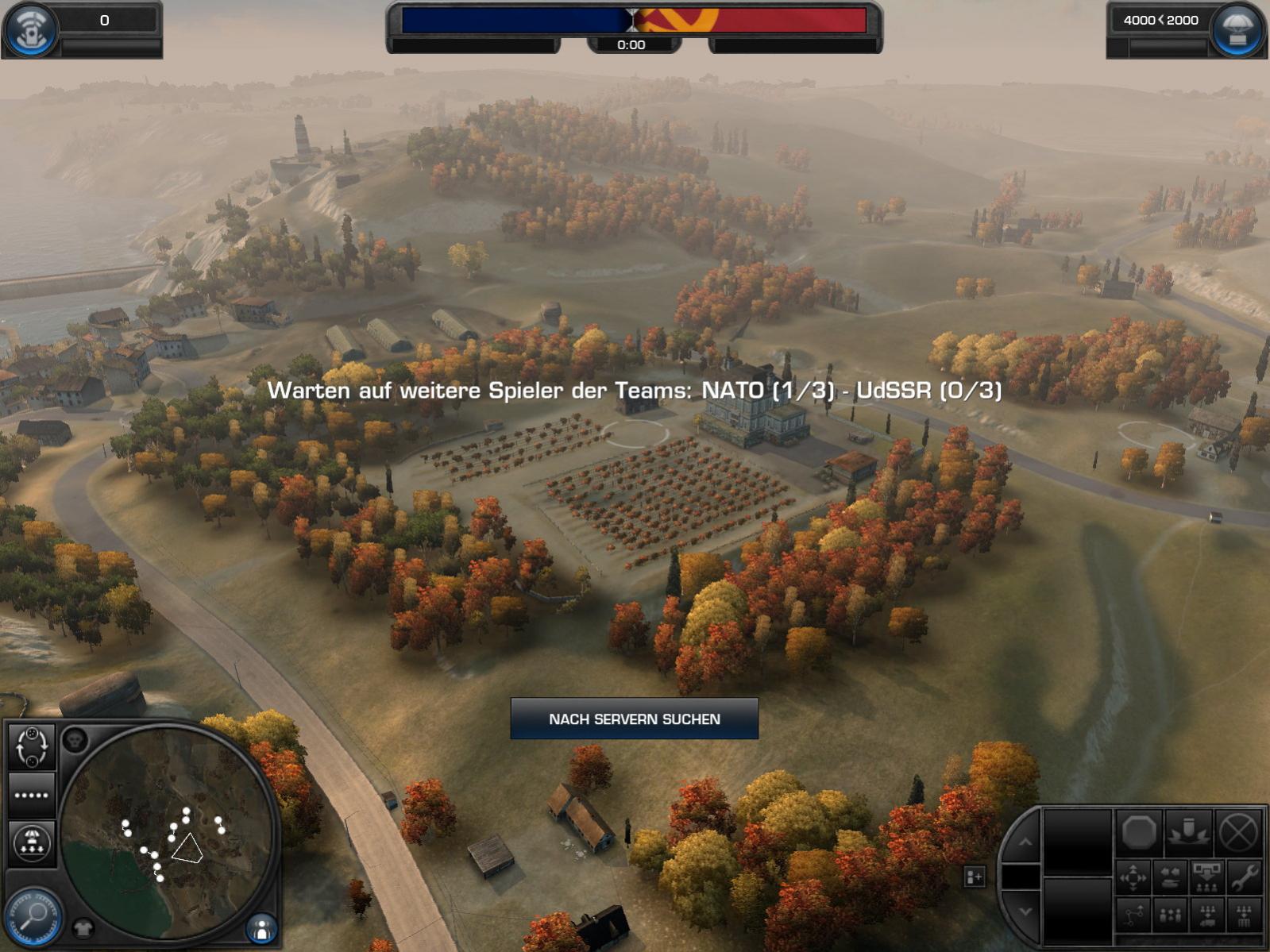The image size is (1270, 952).
Task: Open the reinforcements parachute button
Action: 1236,30
